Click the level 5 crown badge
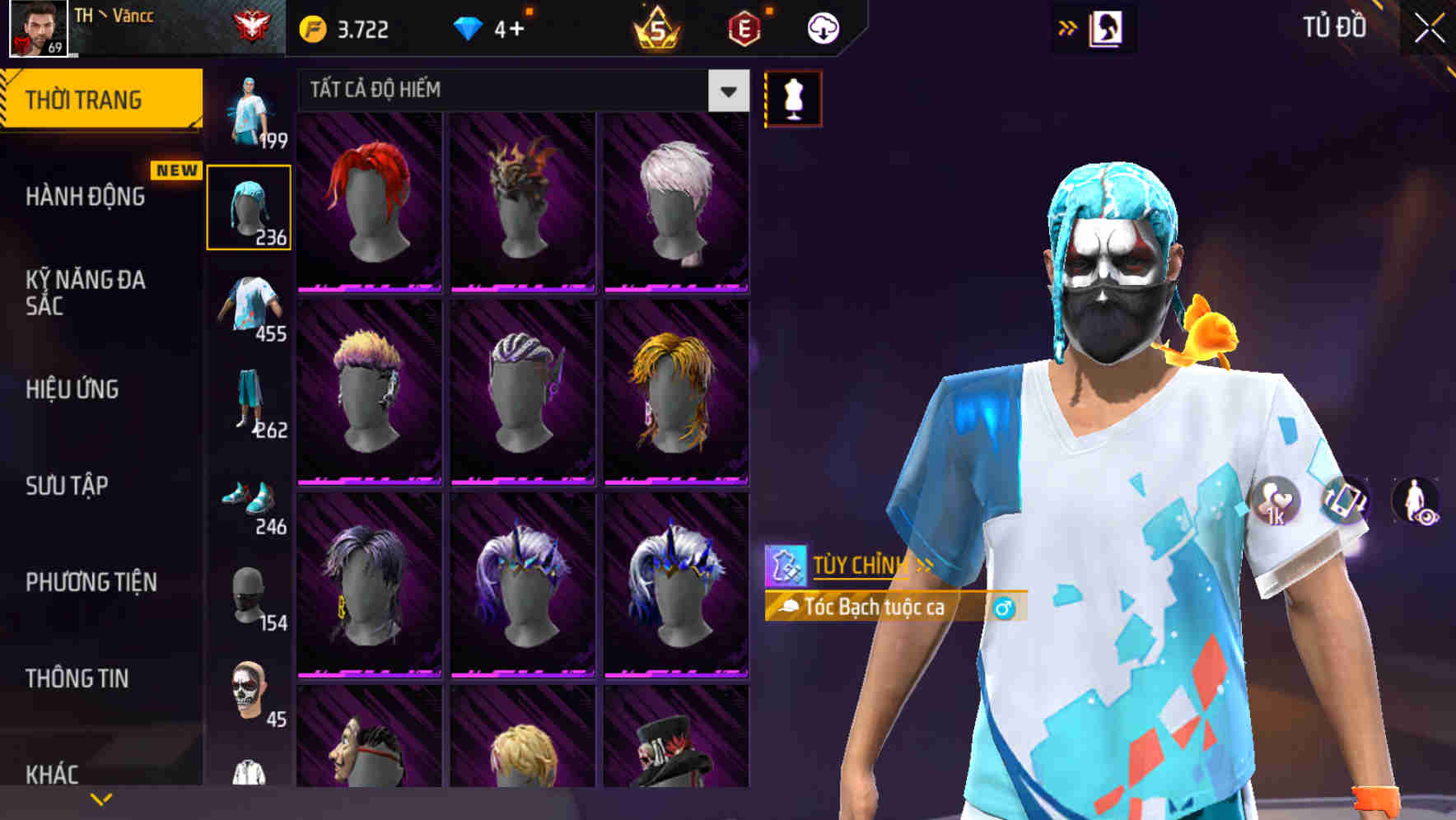1456x820 pixels. point(655,26)
